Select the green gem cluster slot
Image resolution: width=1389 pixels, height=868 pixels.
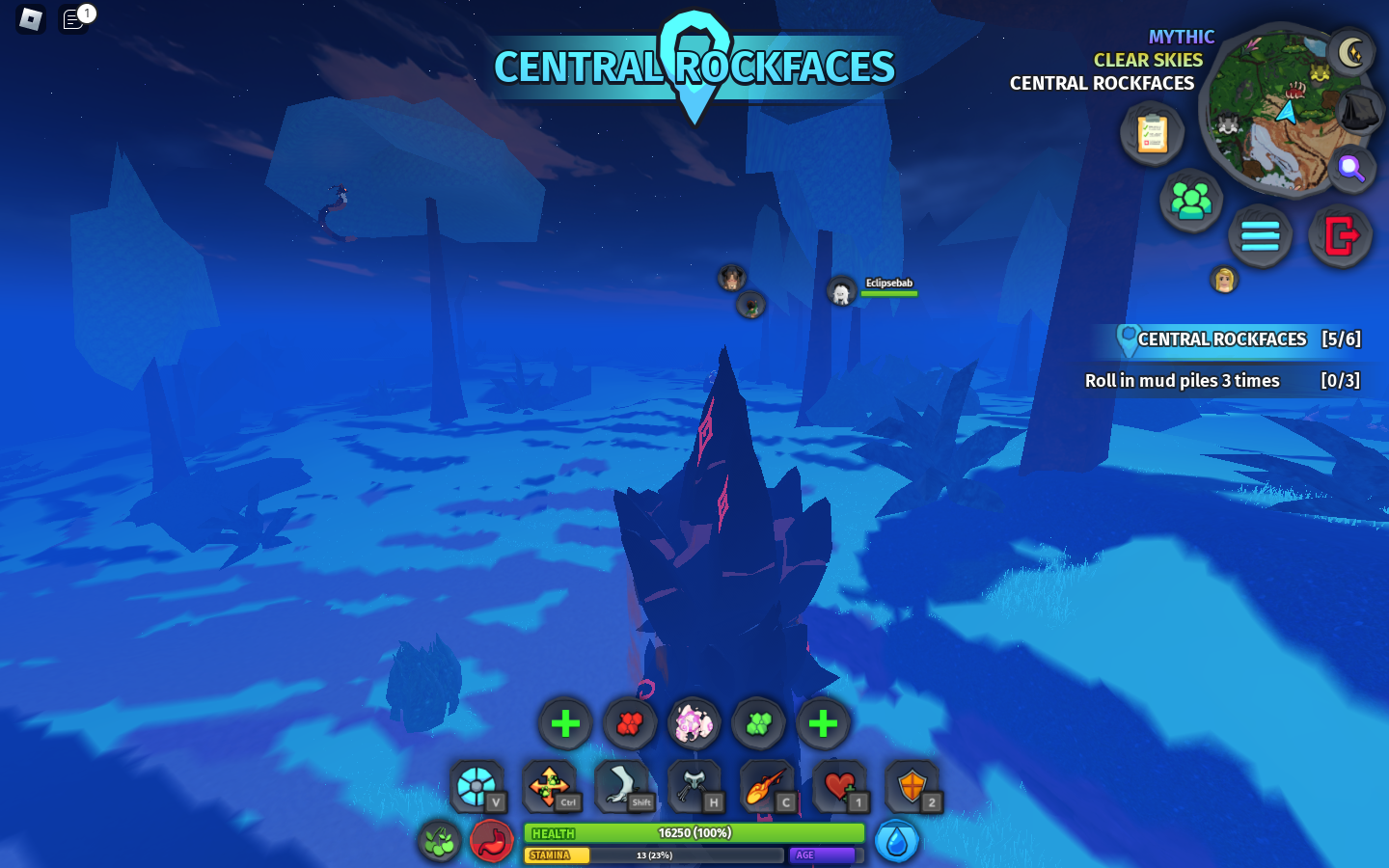click(758, 723)
